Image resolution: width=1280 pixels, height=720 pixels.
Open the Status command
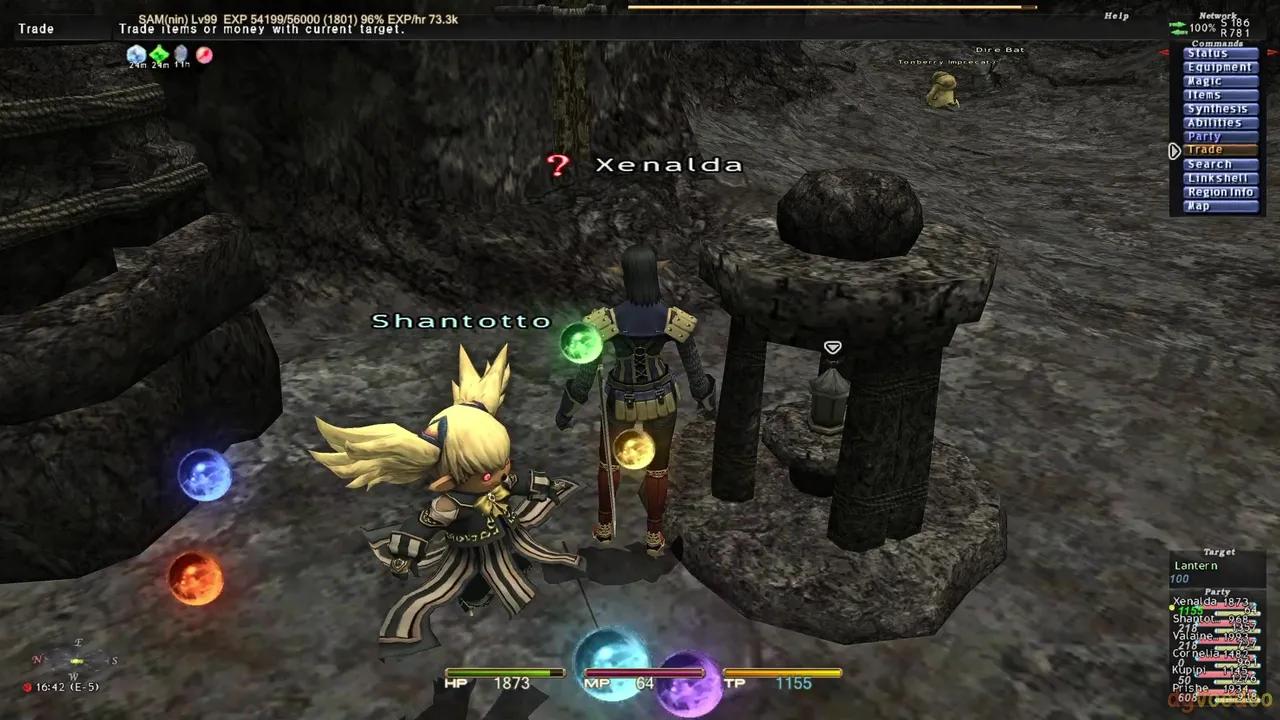(x=1220, y=54)
